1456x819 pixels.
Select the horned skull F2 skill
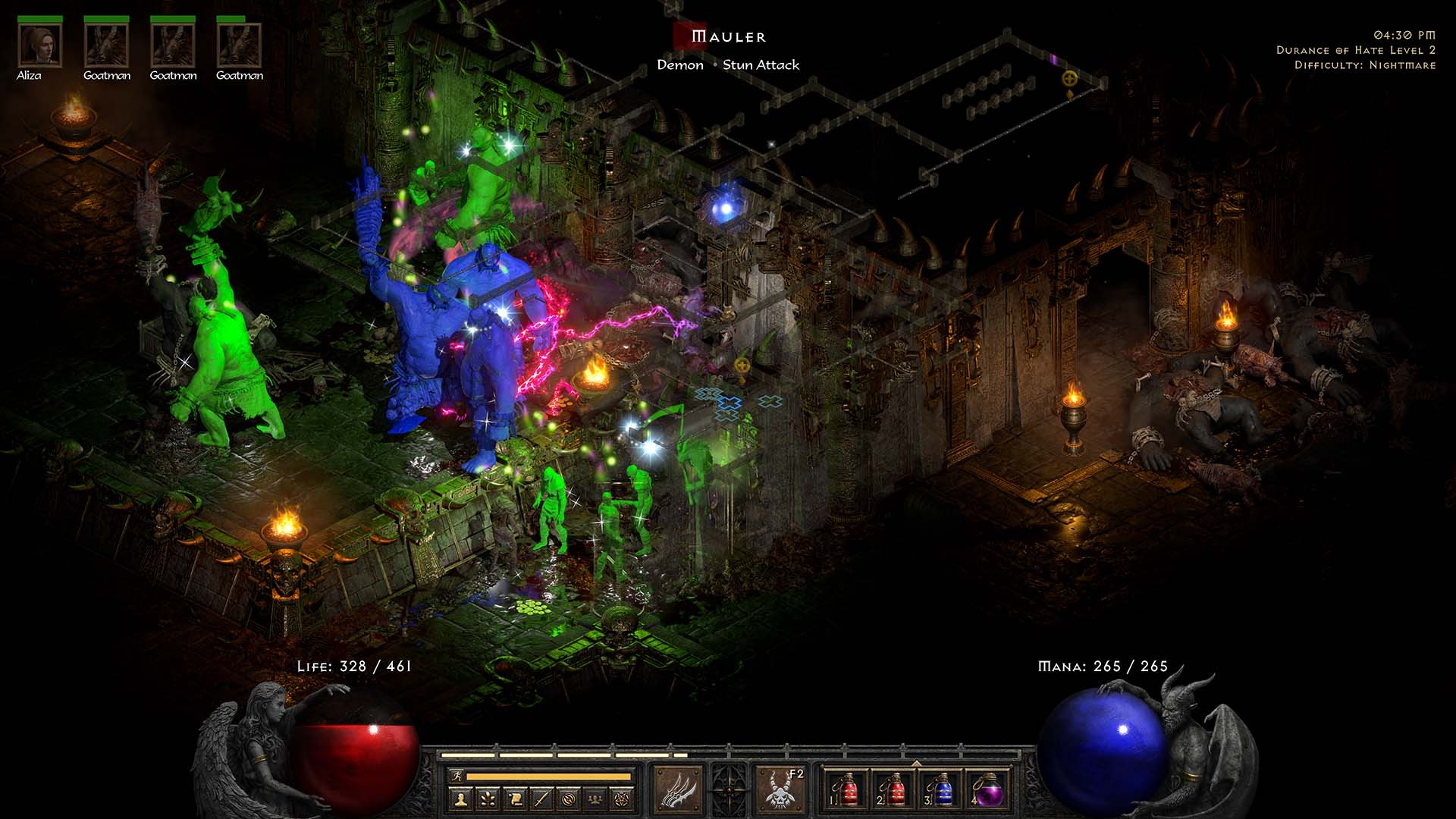[x=780, y=790]
